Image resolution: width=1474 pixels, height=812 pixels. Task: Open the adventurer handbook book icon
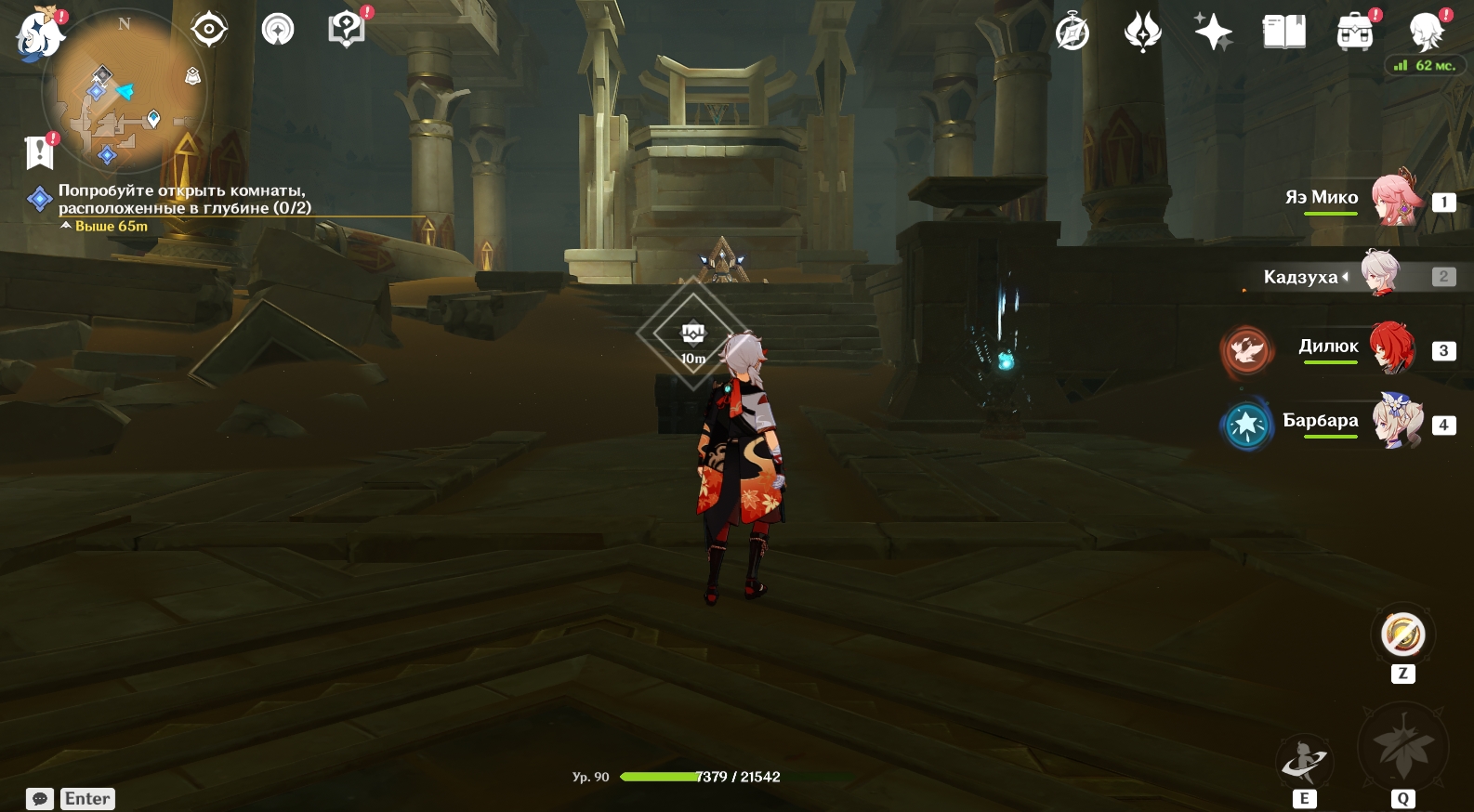pos(1283,33)
